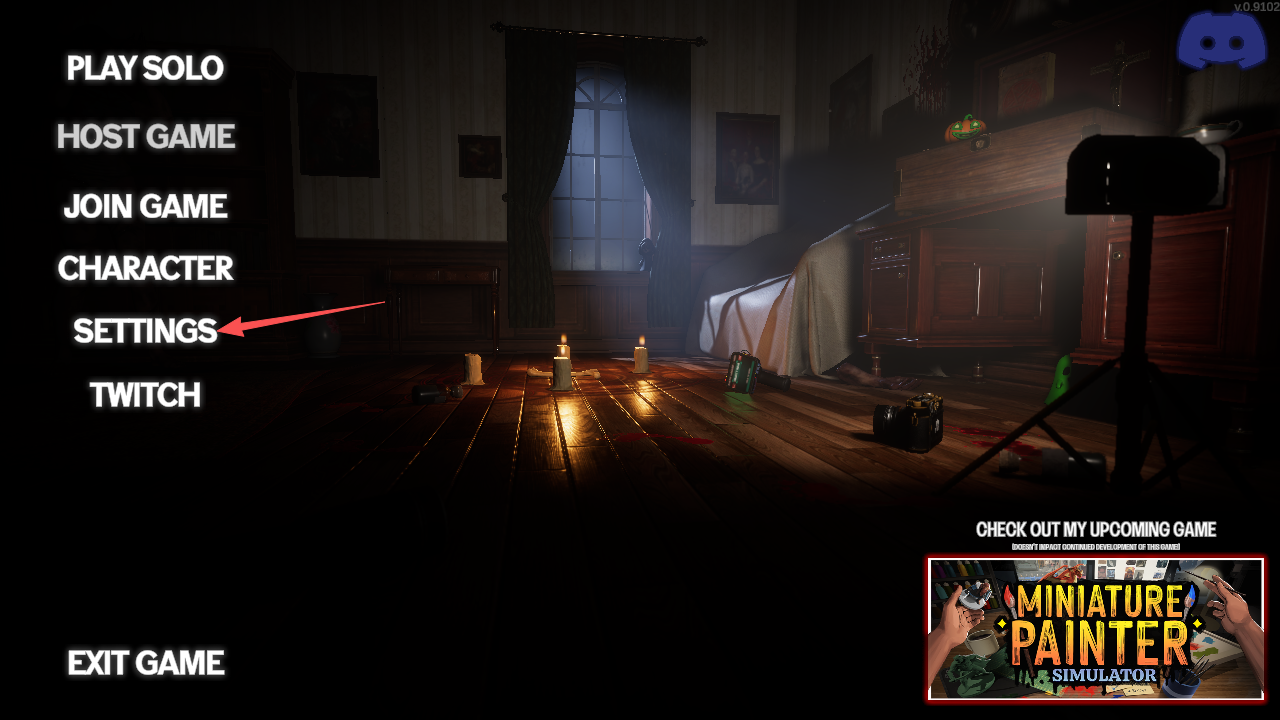
Task: Click the Twitch menu entry
Action: 145,395
